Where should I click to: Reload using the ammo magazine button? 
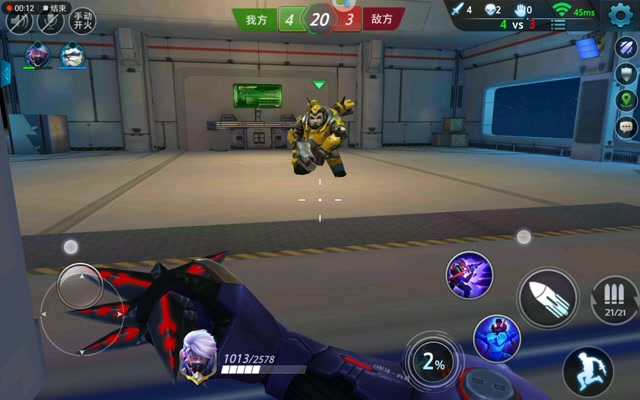[x=615, y=299]
